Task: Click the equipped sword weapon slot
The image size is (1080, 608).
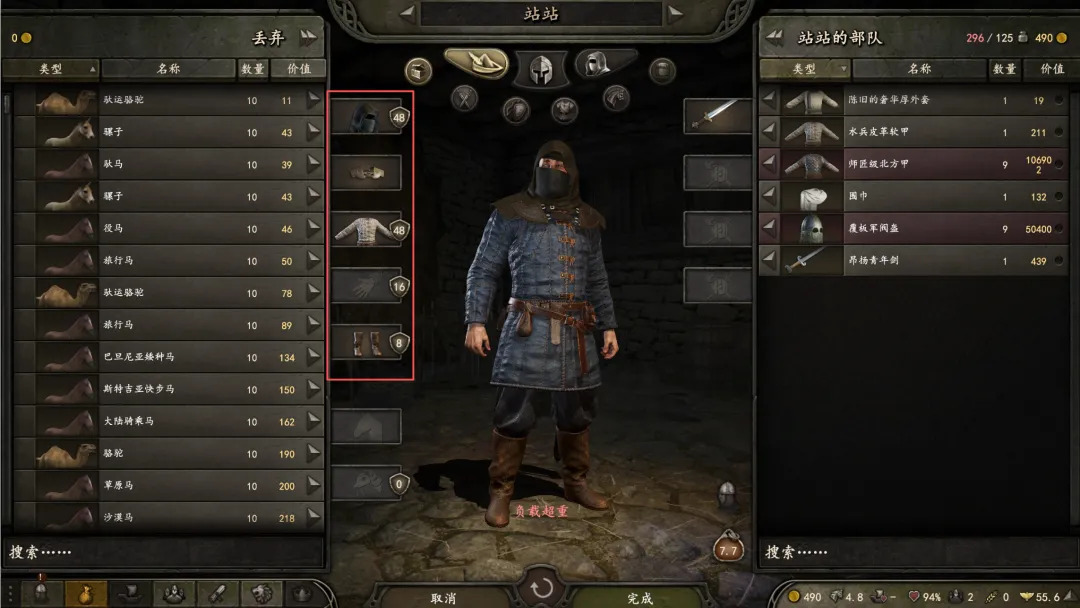Action: click(718, 116)
